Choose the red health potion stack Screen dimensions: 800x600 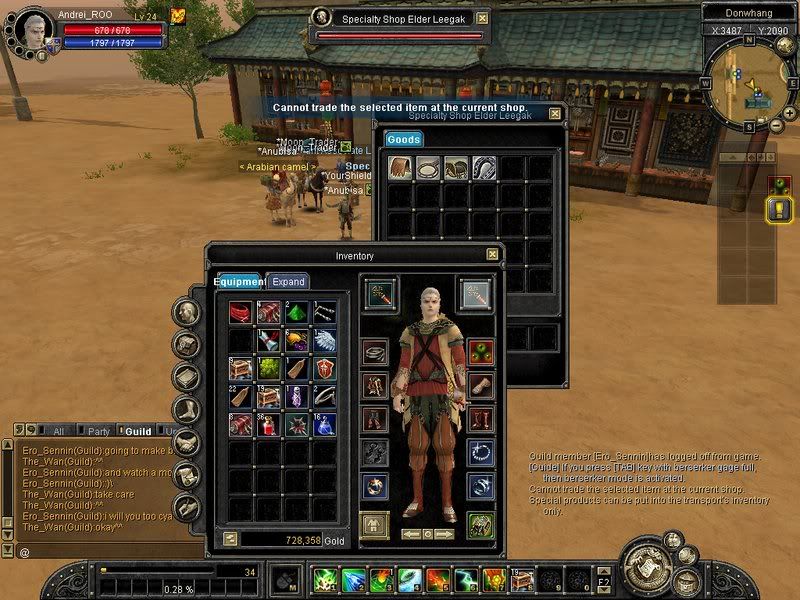click(x=269, y=424)
